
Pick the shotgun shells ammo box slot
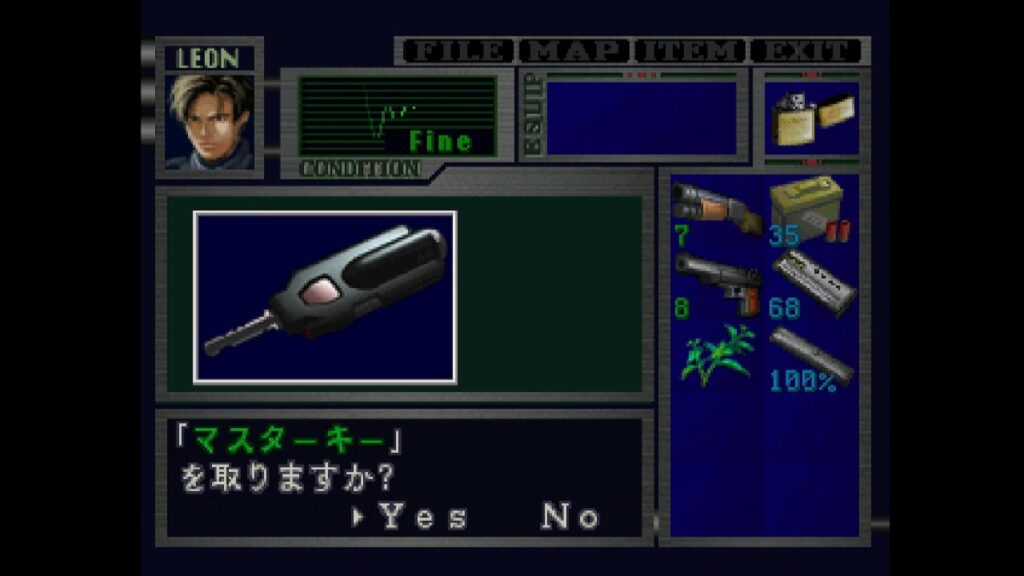coord(810,210)
